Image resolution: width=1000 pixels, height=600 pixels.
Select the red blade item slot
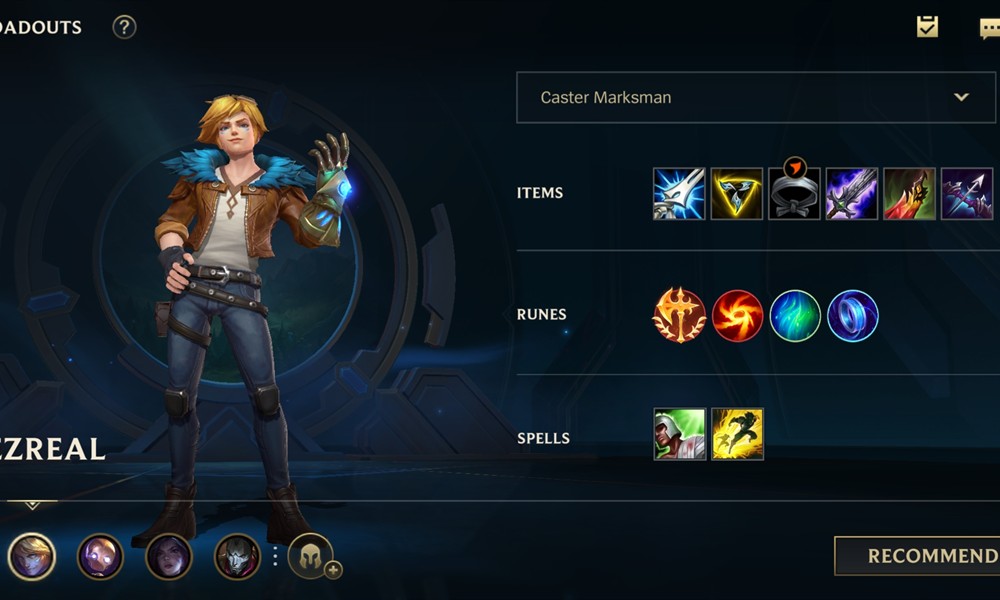(910, 193)
